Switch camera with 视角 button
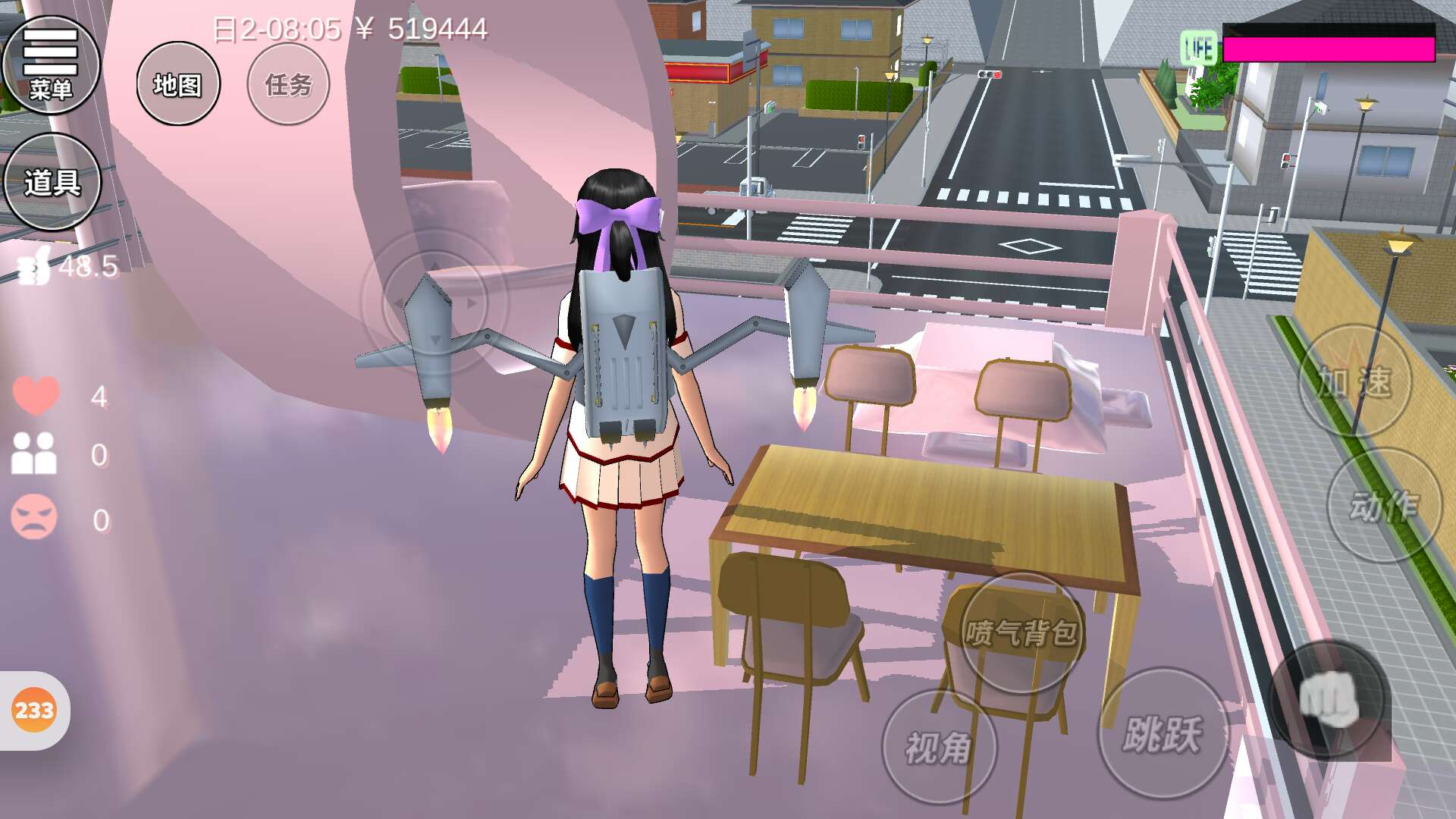 click(x=939, y=748)
